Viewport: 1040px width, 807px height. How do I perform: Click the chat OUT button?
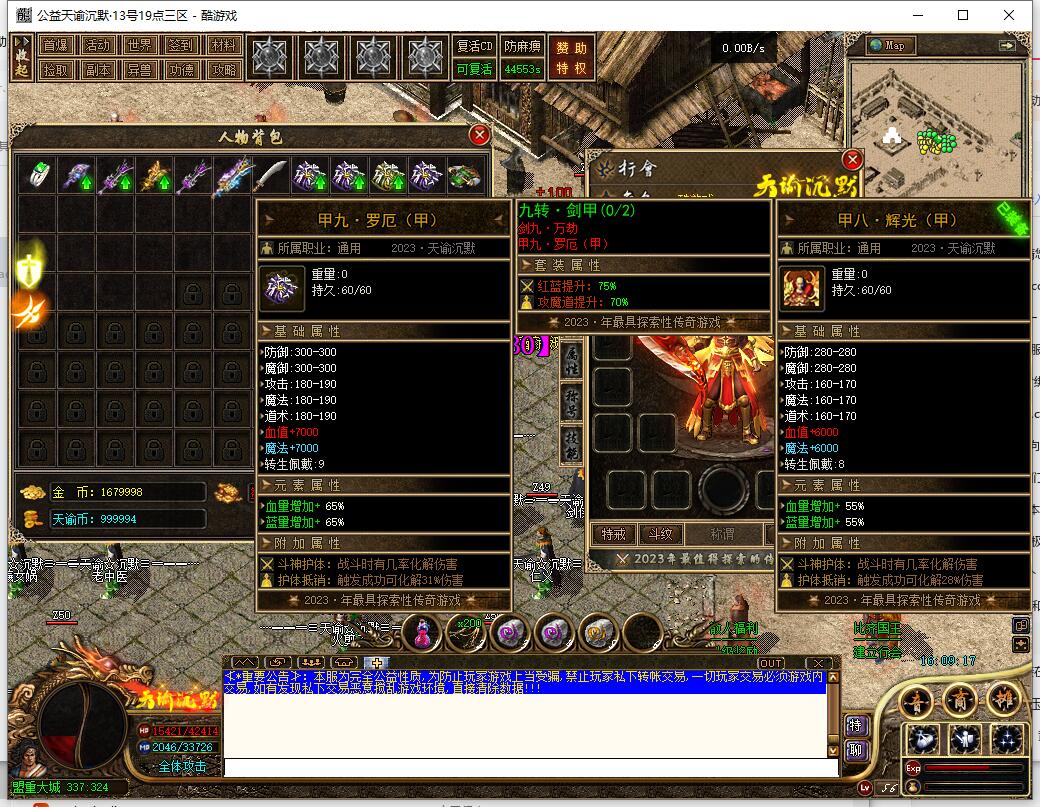(771, 663)
